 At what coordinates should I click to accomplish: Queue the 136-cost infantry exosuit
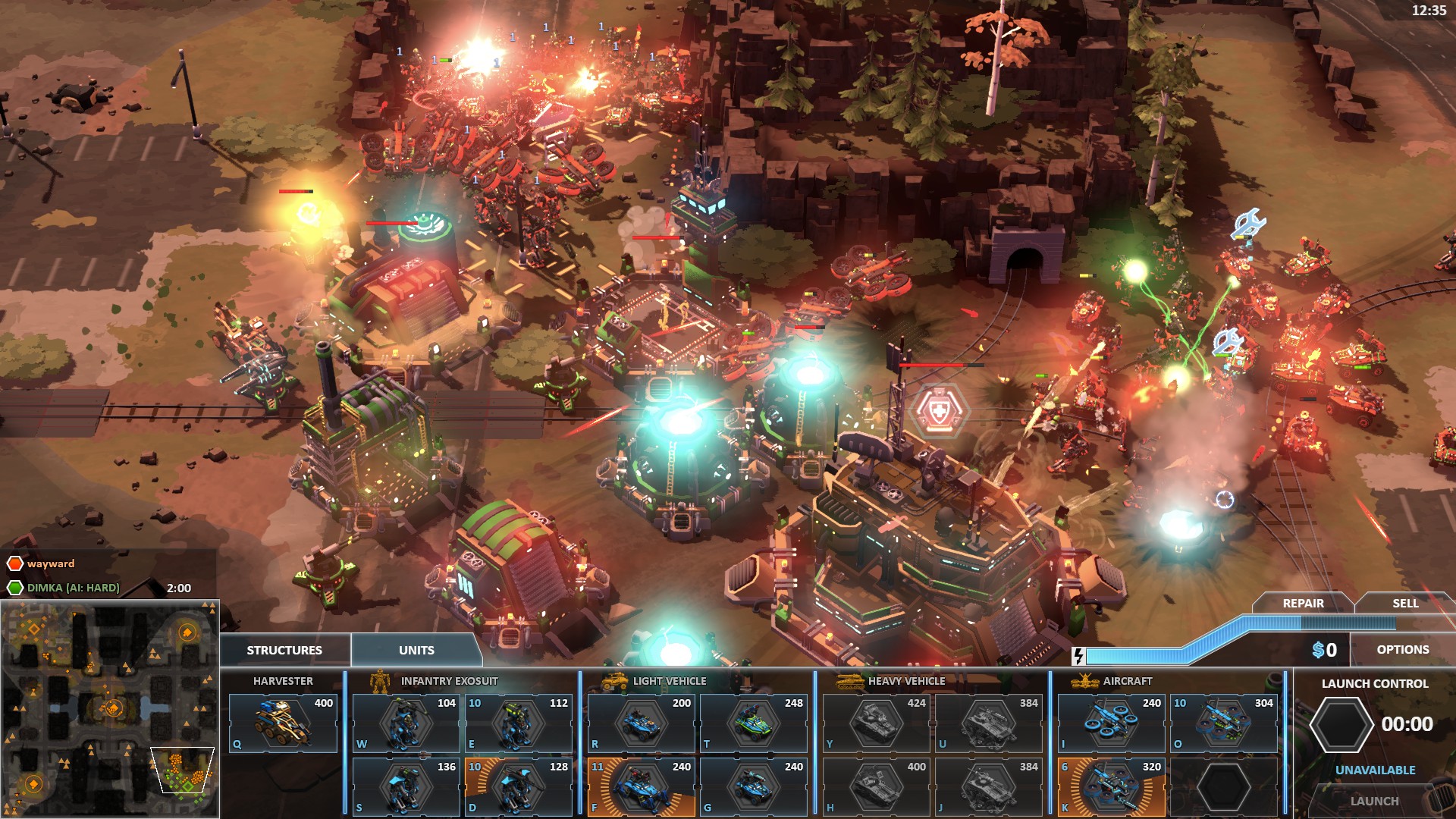406,787
